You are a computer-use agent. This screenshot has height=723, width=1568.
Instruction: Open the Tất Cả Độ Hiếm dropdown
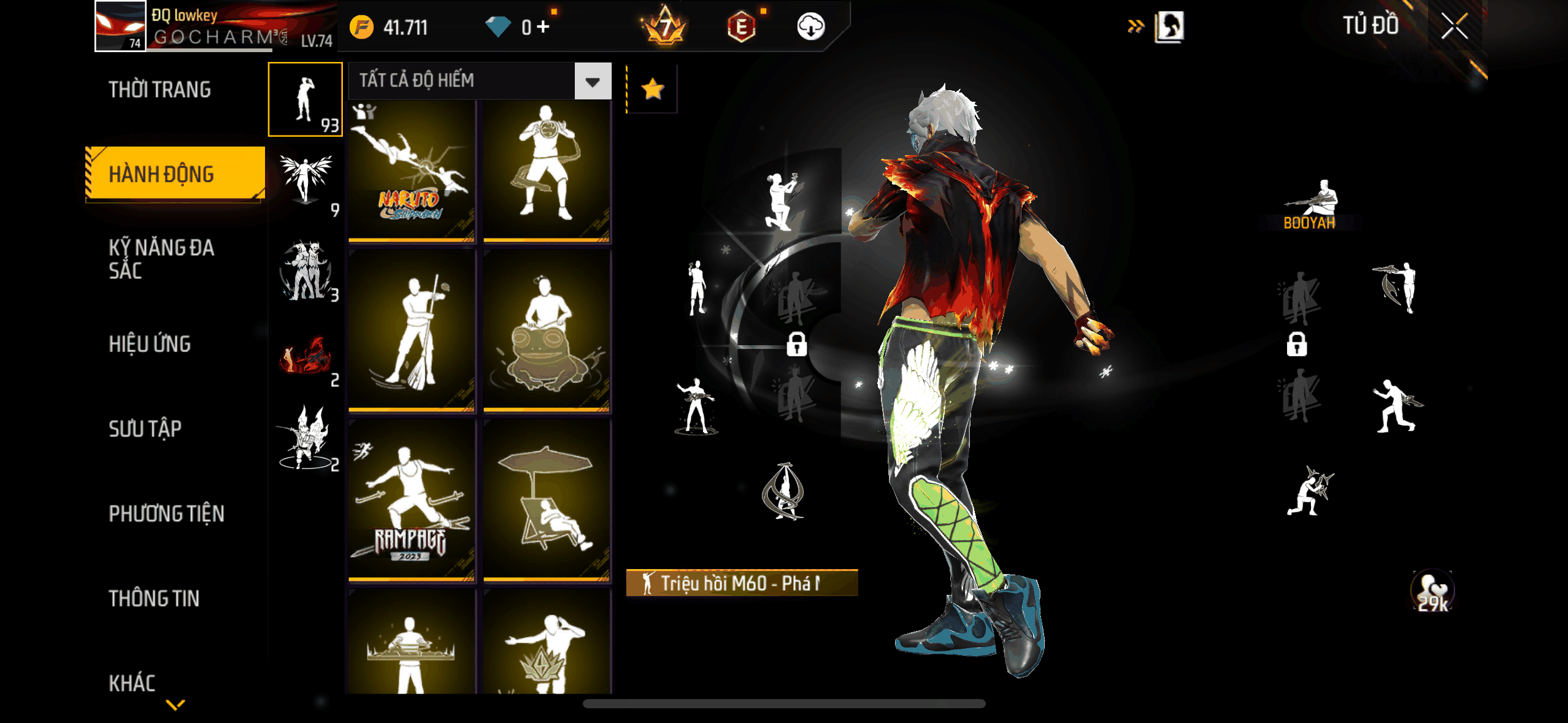(479, 81)
